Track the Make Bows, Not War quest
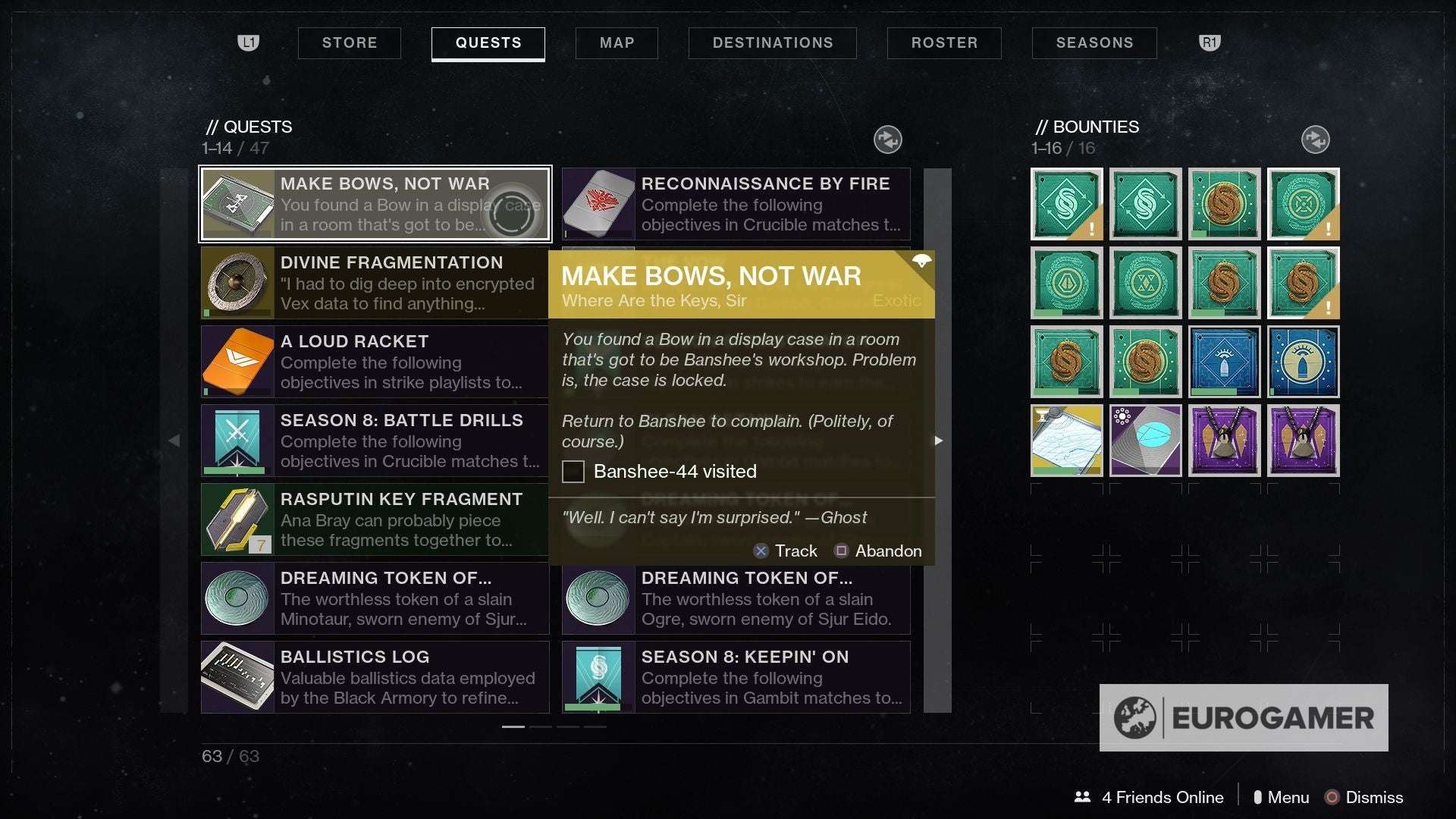Viewport: 1456px width, 819px height. (786, 551)
